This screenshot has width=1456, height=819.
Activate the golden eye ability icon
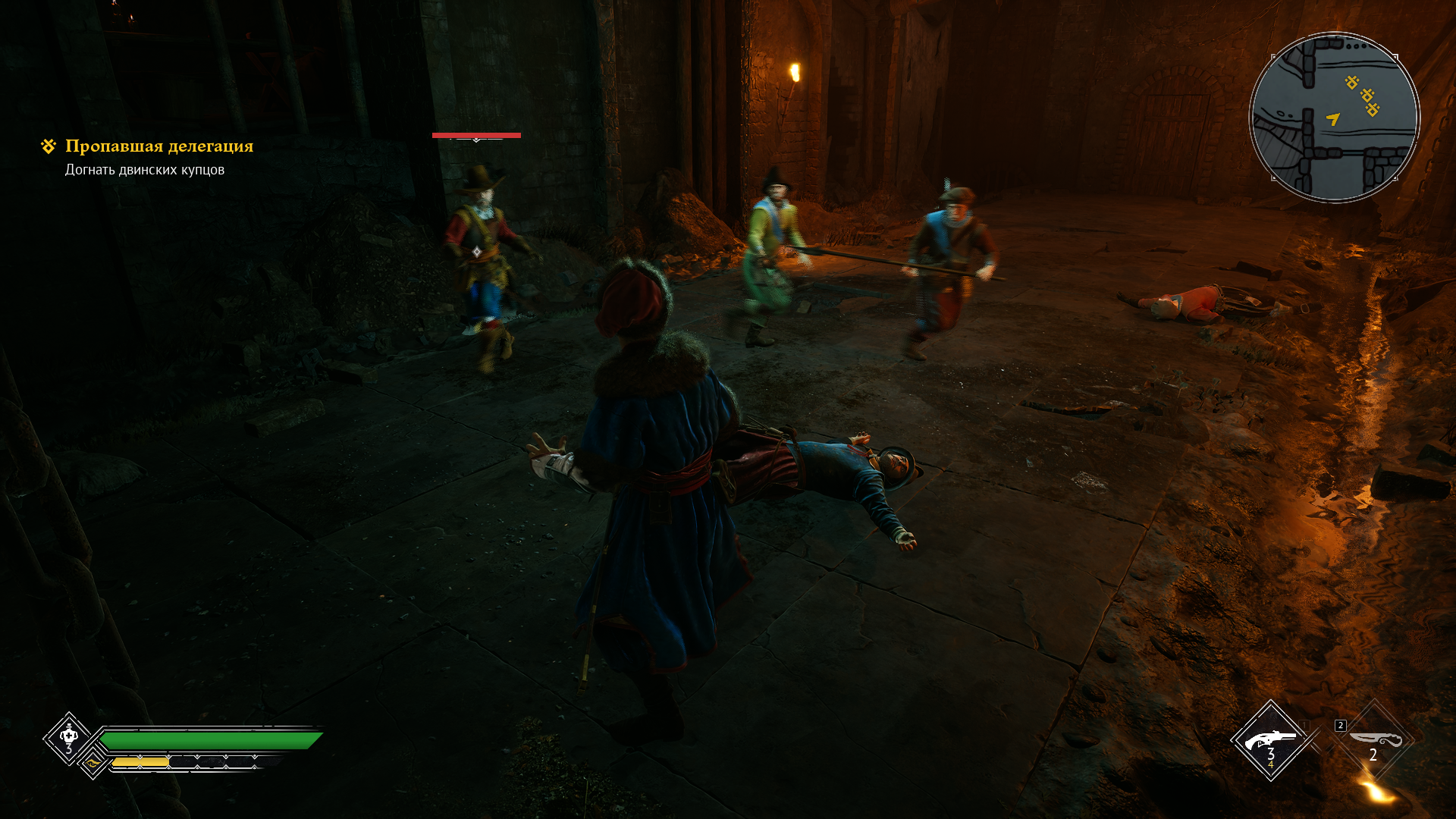pyautogui.click(x=93, y=763)
